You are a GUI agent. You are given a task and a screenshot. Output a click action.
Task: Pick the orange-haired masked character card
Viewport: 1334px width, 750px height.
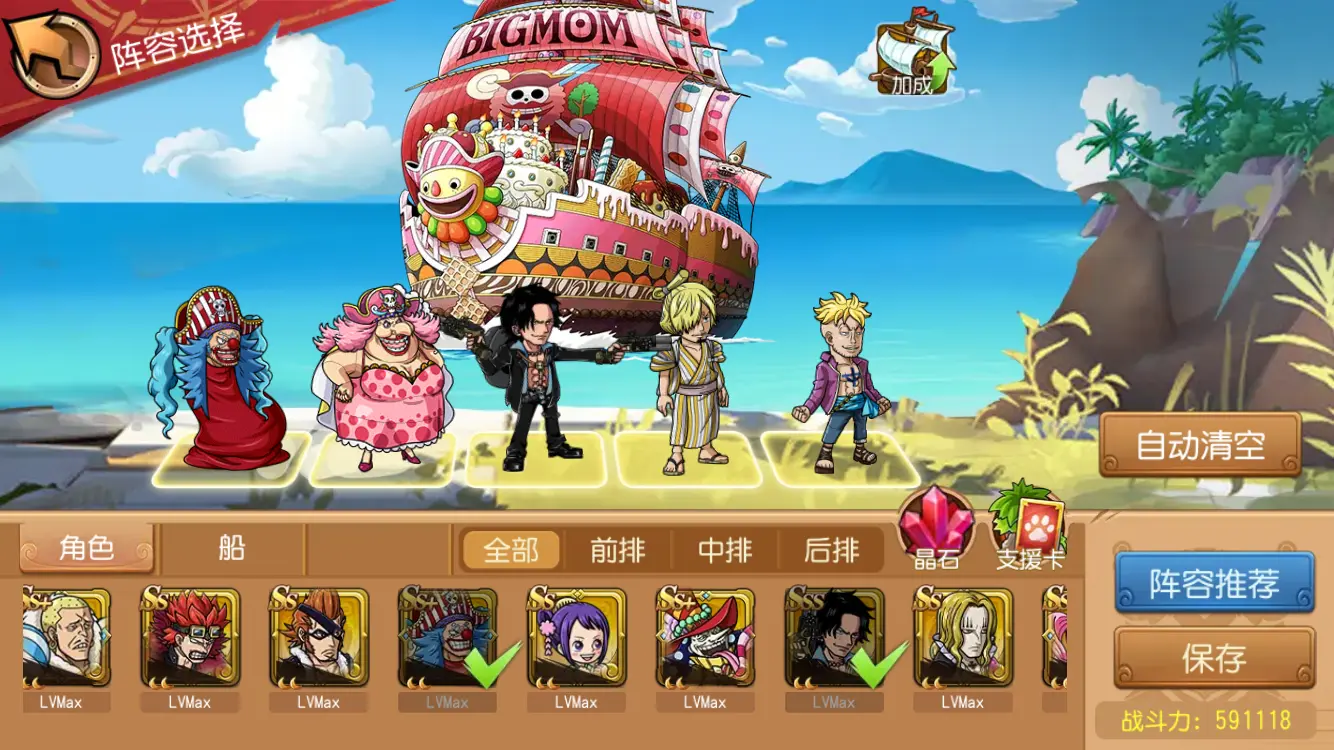[x=319, y=637]
